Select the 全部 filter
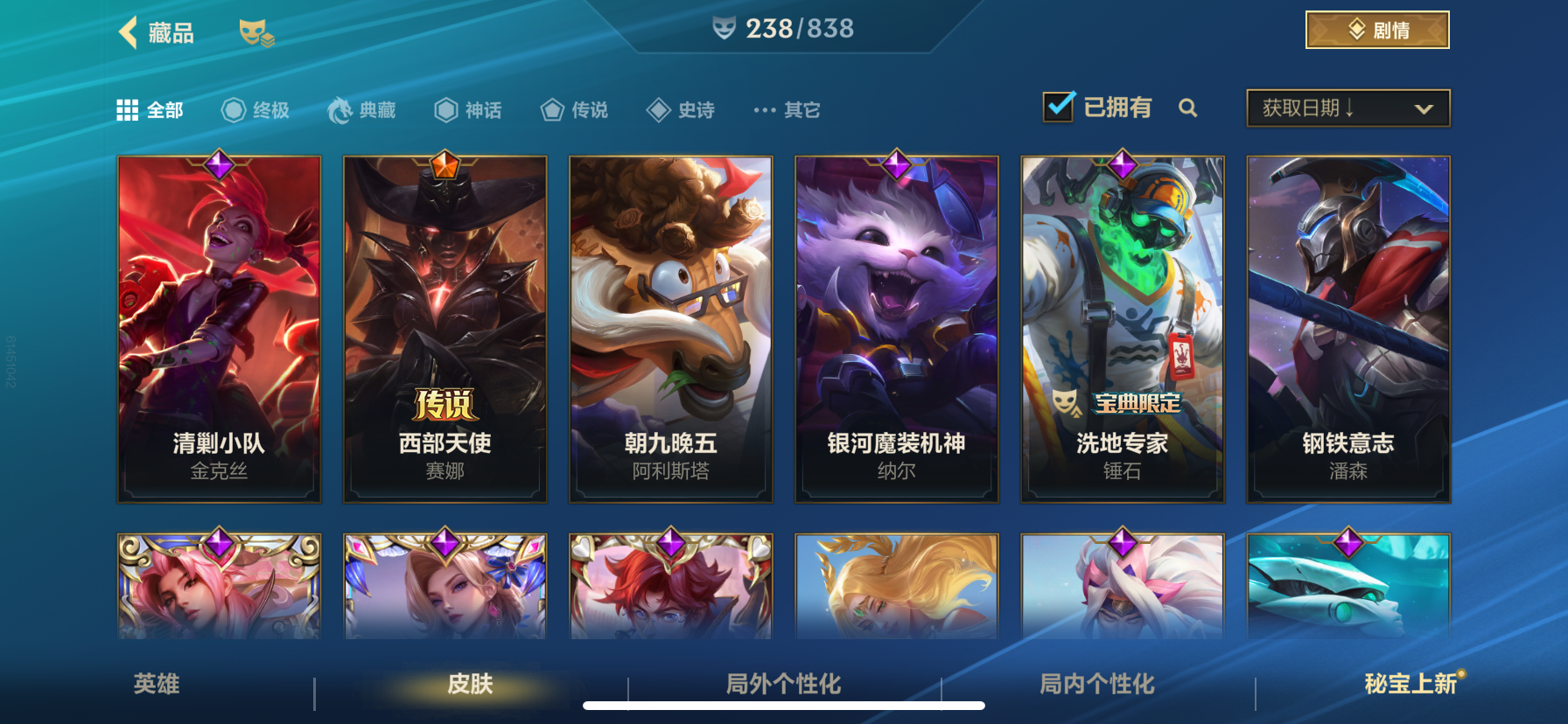 point(150,109)
